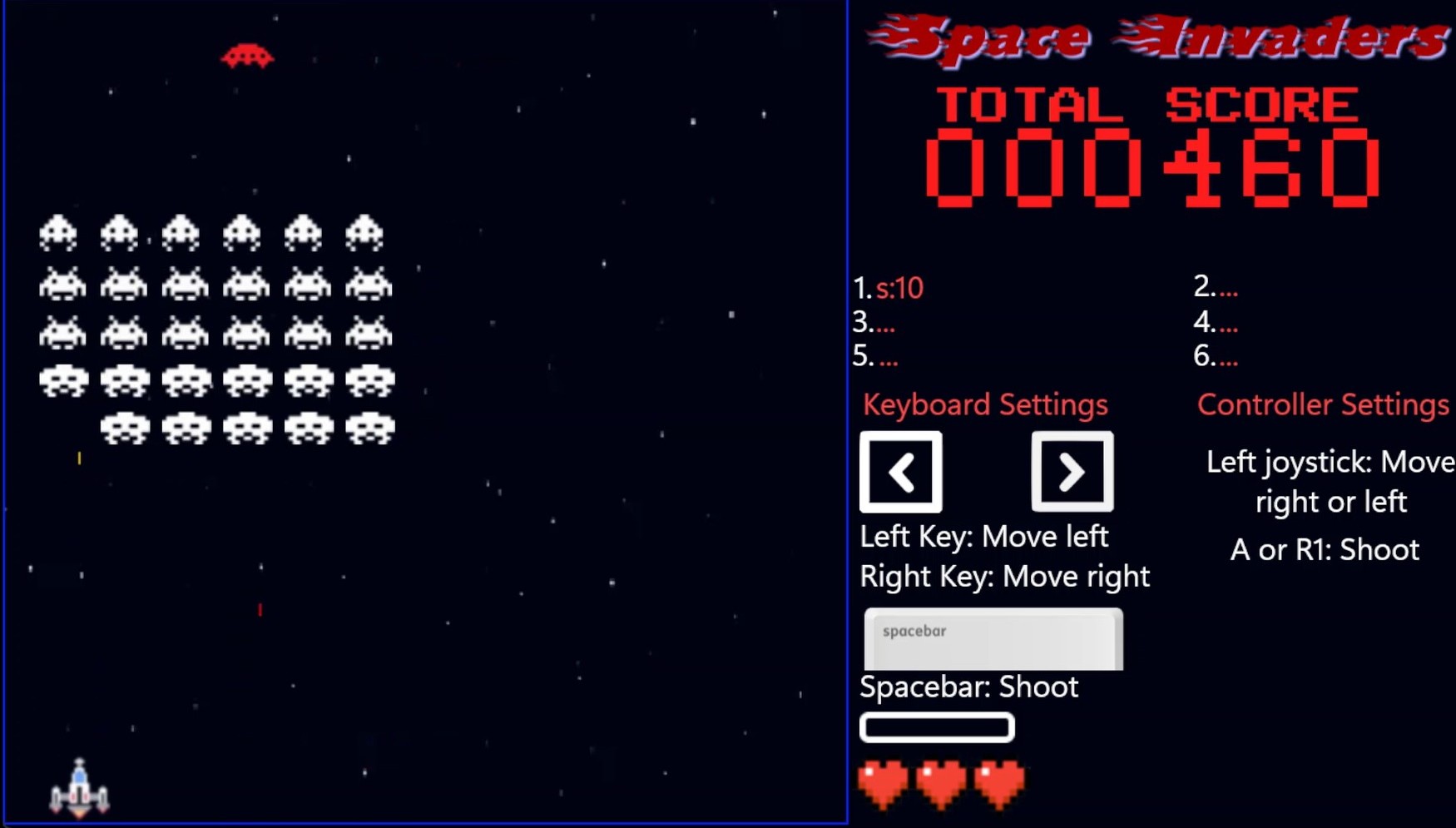Click the spacebar key graphic
The height and width of the screenshot is (828, 1456).
[x=993, y=637]
